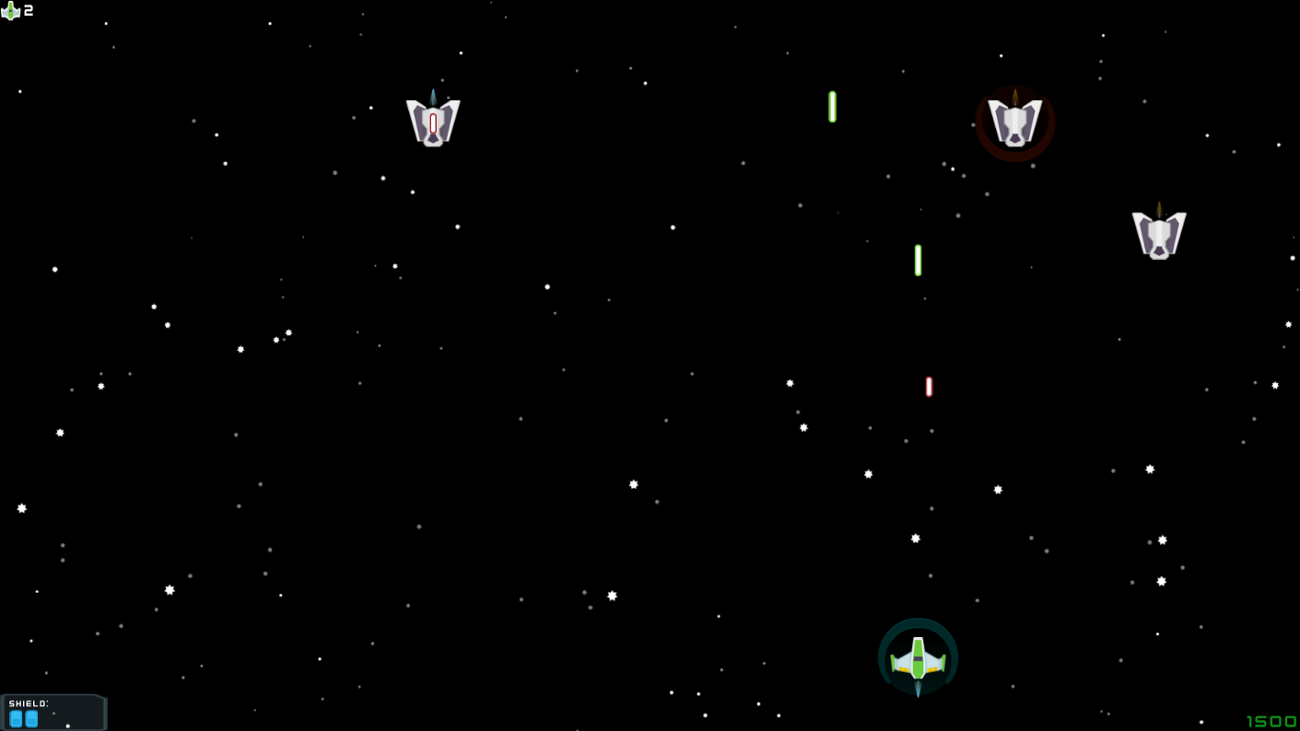Image resolution: width=1300 pixels, height=731 pixels.
Task: Select the player's green spaceship
Action: coord(917,658)
